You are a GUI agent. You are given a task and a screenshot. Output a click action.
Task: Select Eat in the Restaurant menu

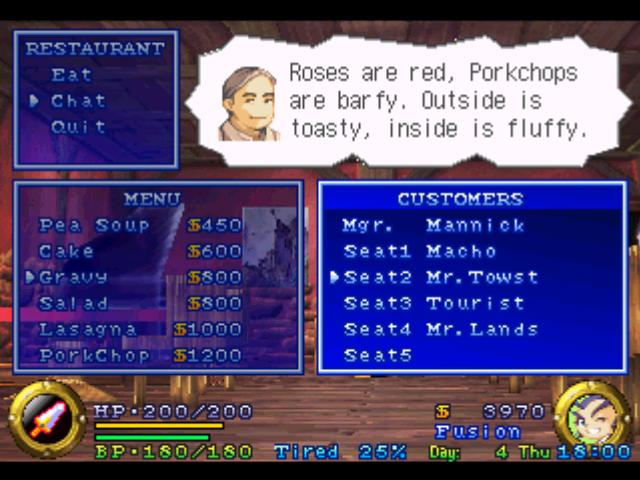pyautogui.click(x=72, y=75)
